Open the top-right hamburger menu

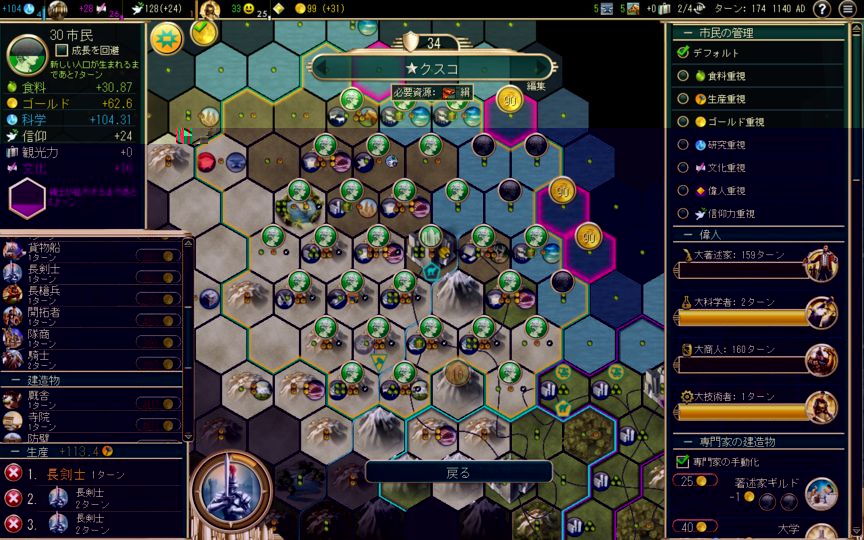(848, 9)
